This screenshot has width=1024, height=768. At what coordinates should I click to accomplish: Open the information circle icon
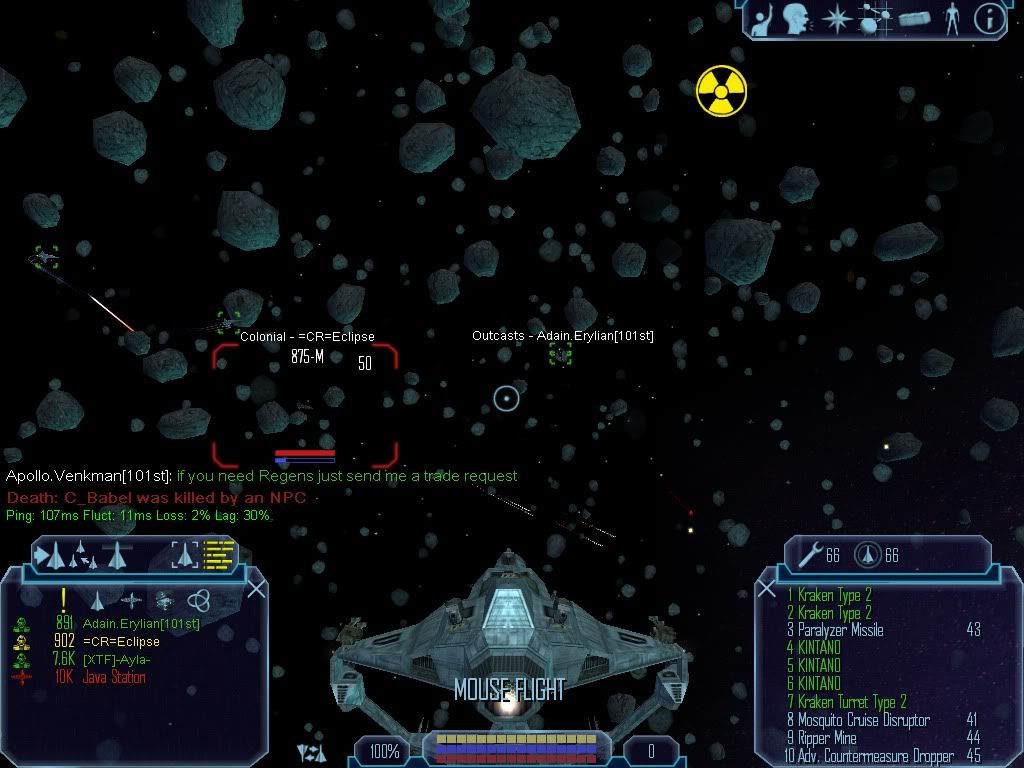[989, 19]
